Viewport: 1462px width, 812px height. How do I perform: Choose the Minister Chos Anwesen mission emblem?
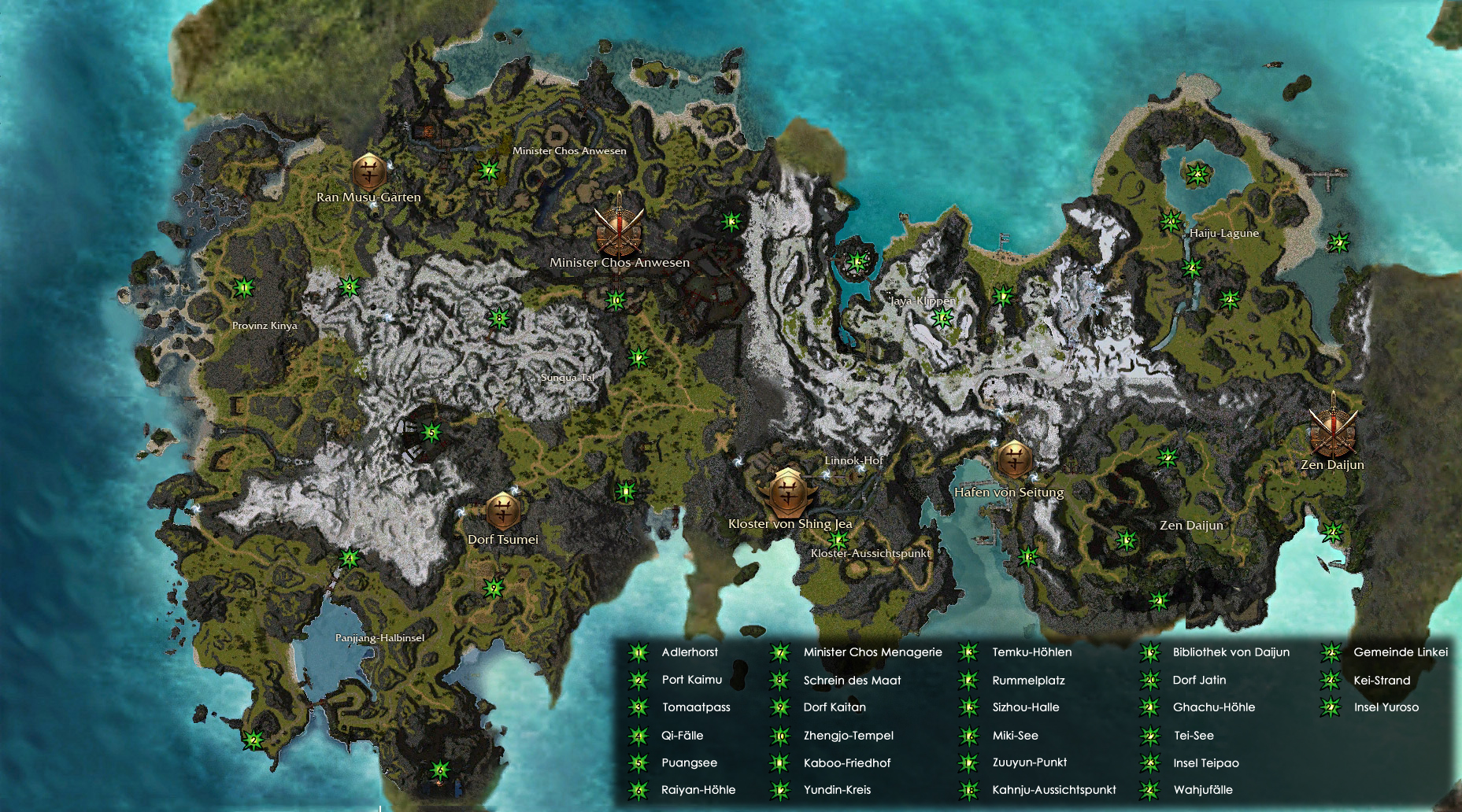(x=619, y=227)
